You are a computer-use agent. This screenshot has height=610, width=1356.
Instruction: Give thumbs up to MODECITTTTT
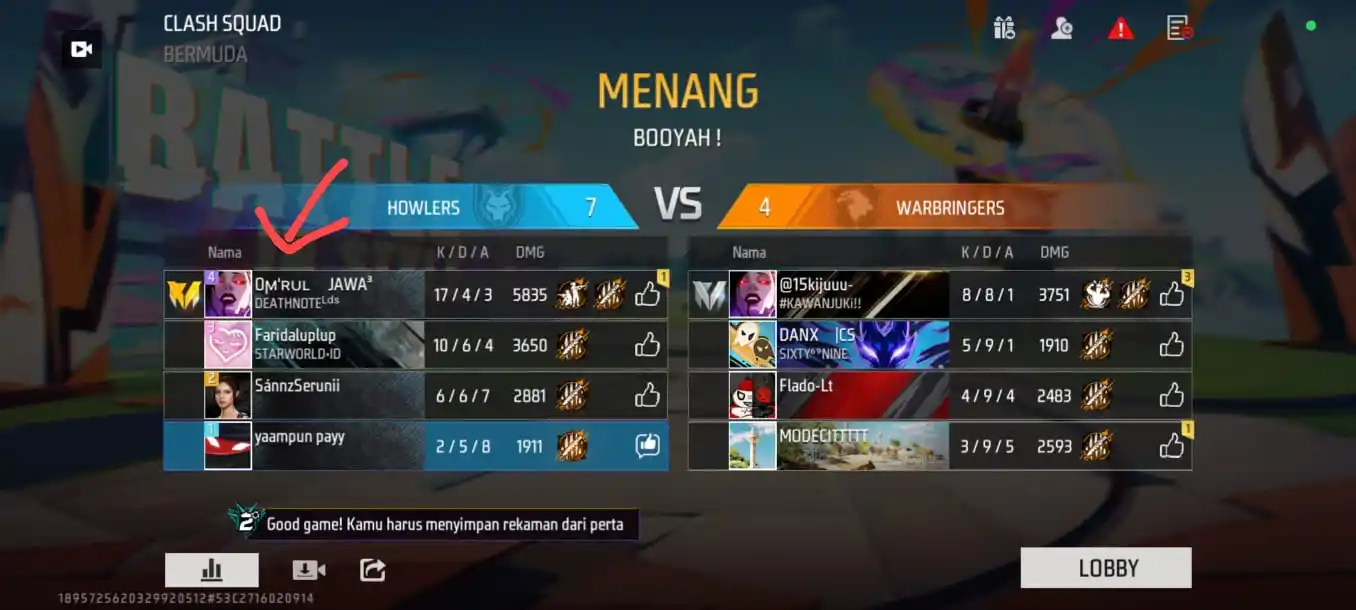(1171, 445)
